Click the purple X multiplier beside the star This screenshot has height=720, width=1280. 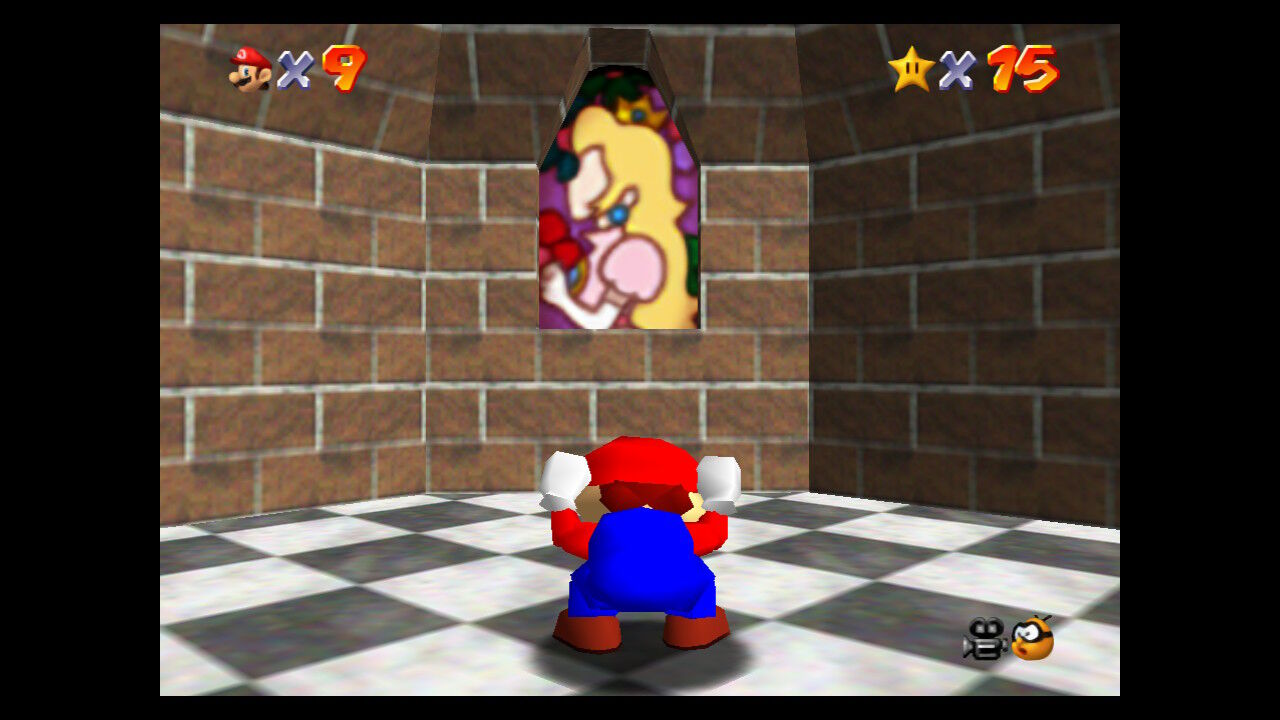(957, 66)
